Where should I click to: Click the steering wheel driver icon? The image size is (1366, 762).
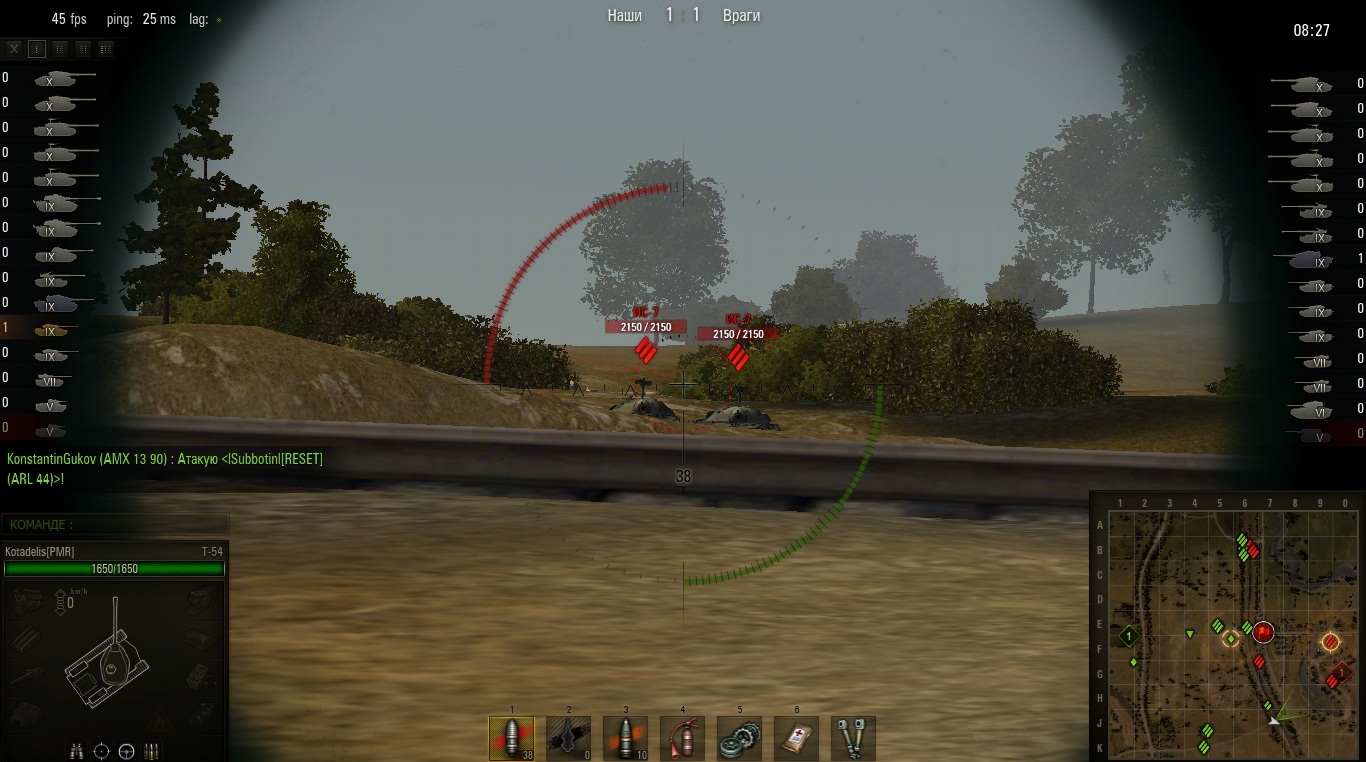[x=126, y=751]
